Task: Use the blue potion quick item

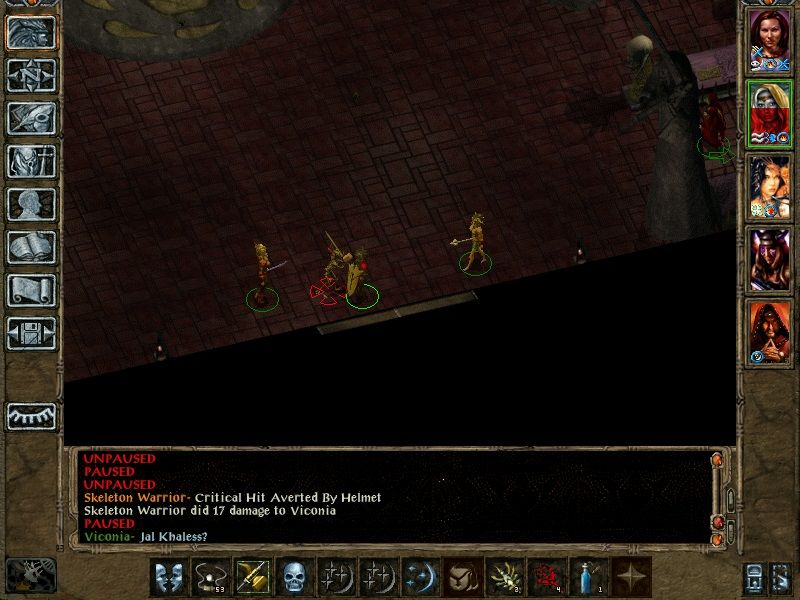Action: point(588,577)
